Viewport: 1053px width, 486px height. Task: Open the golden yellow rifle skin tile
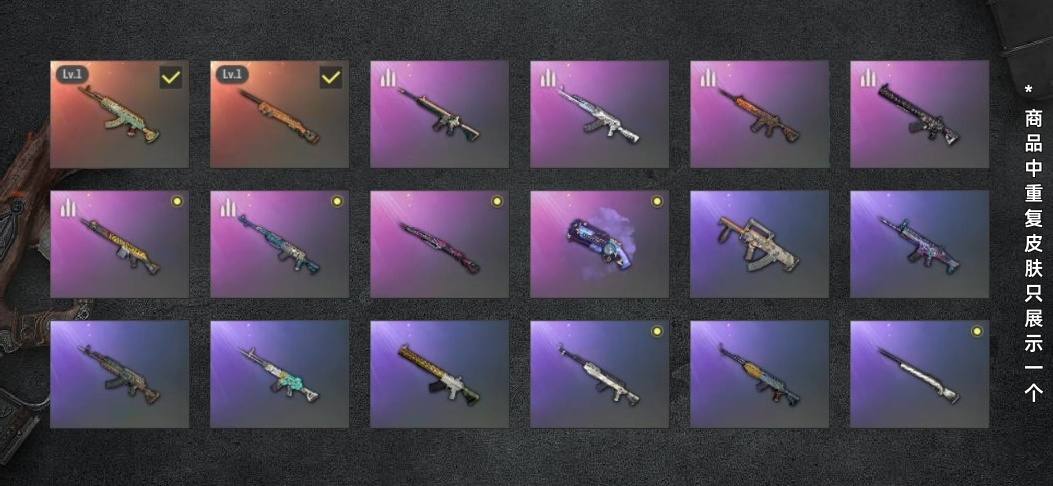tap(119, 244)
